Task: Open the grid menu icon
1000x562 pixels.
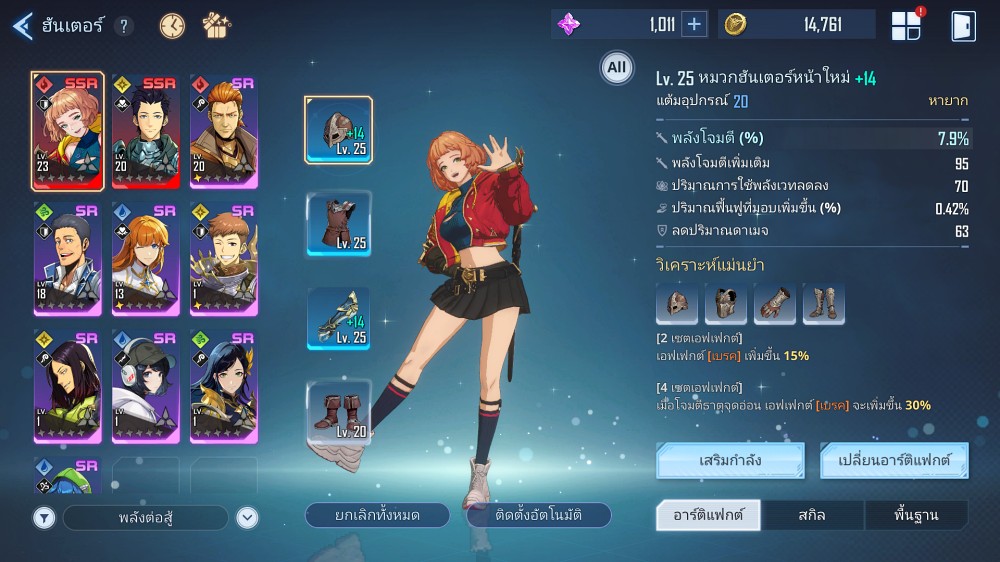Action: (x=906, y=26)
